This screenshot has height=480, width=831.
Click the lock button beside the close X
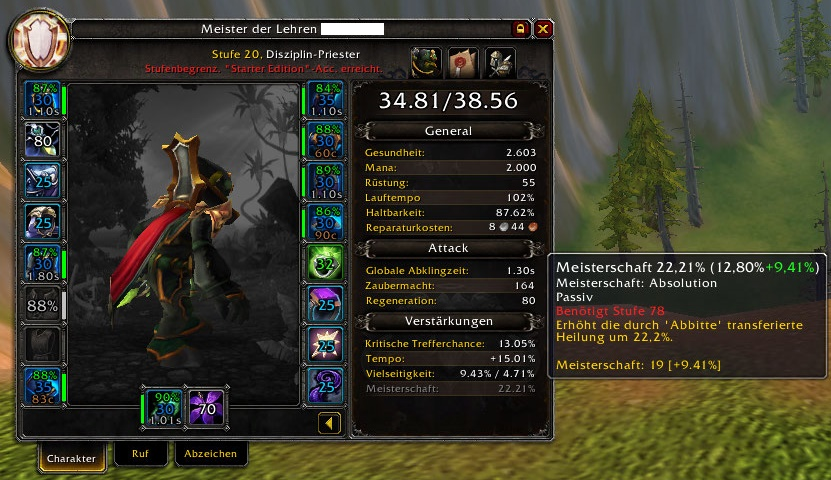pyautogui.click(x=520, y=29)
